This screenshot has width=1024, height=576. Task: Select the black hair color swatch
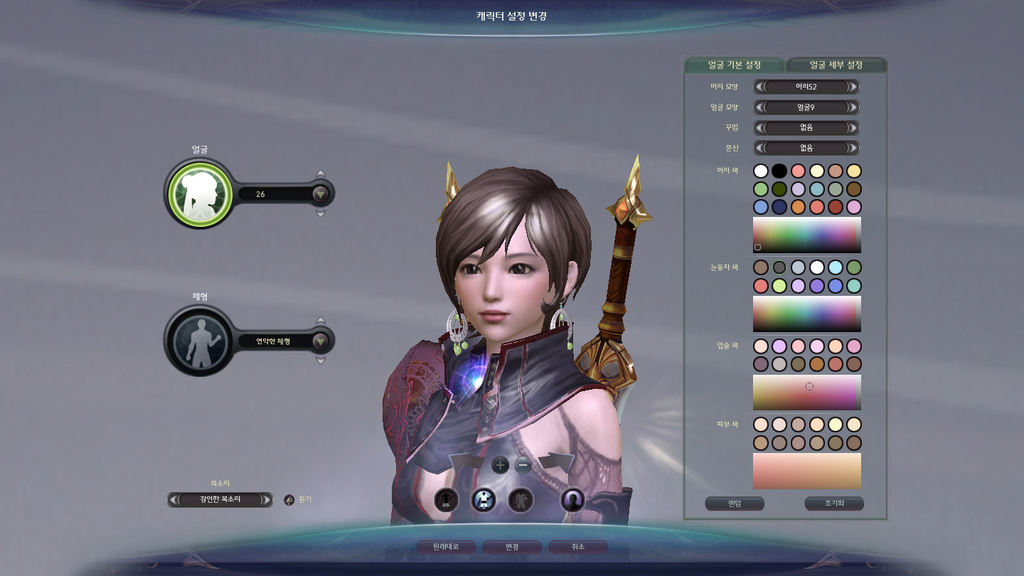coord(779,171)
